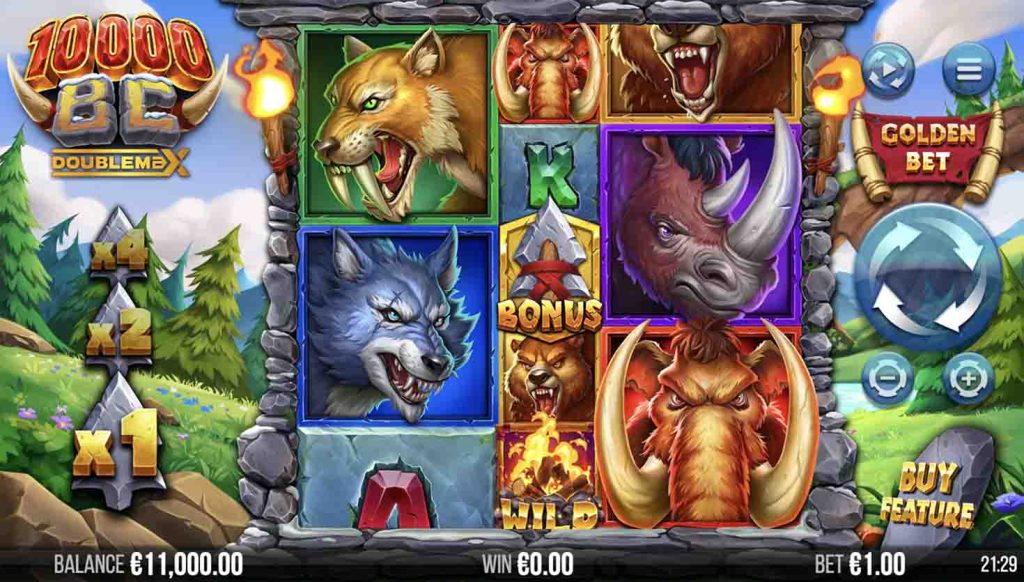The width and height of the screenshot is (1024, 582).
Task: Spin the reels with the large arrow button
Action: coord(926,278)
